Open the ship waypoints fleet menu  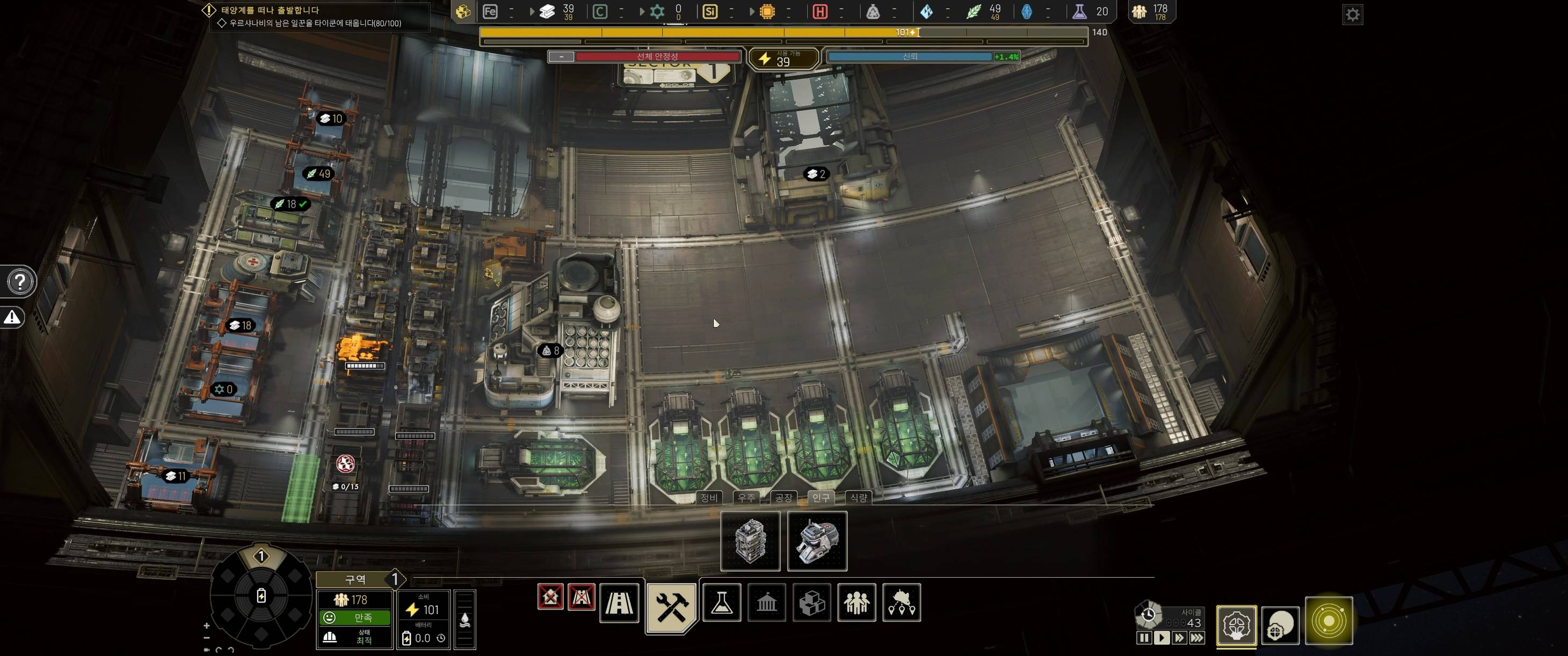pyautogui.click(x=902, y=602)
